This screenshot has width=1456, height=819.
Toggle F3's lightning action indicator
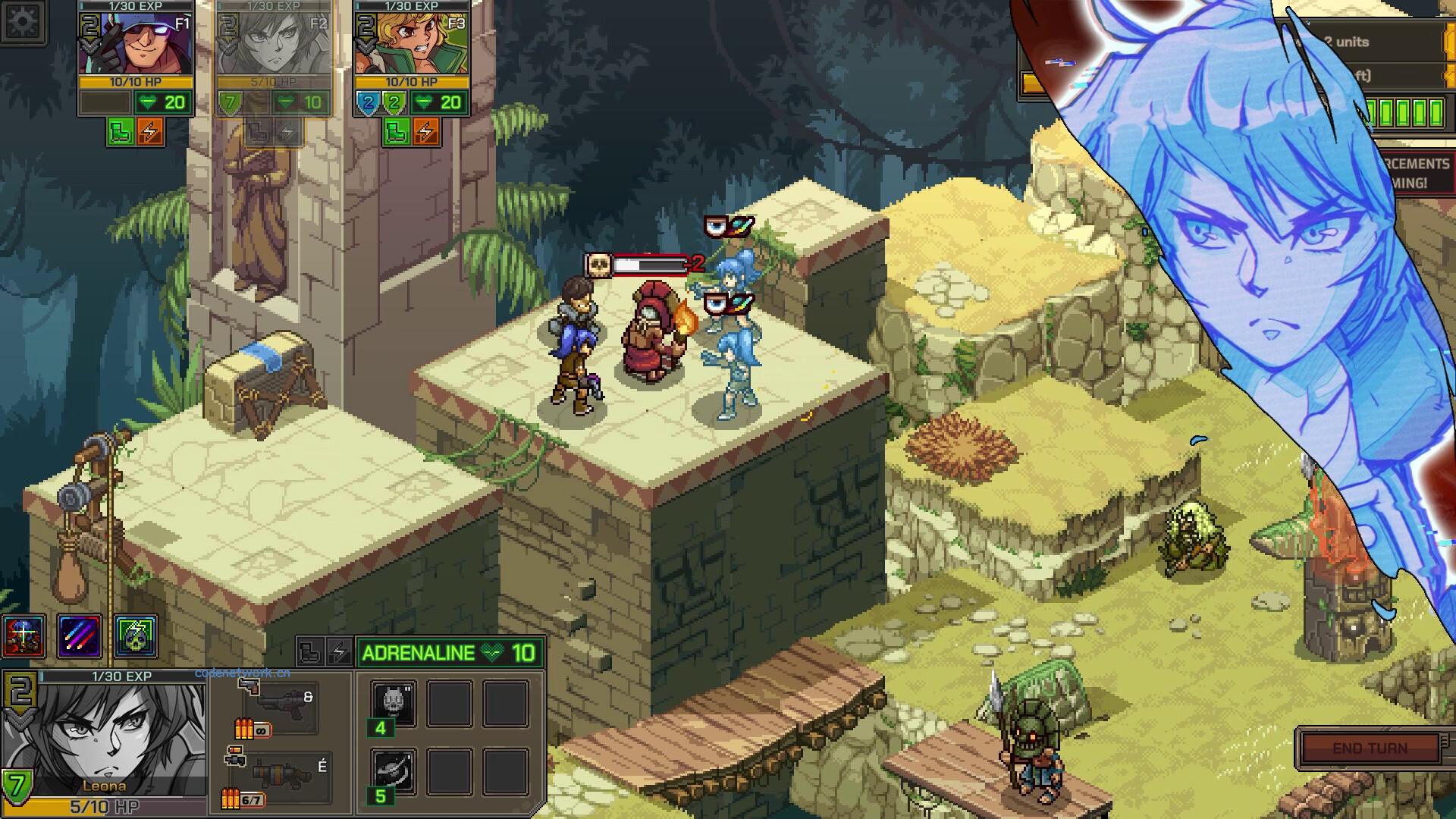(425, 131)
